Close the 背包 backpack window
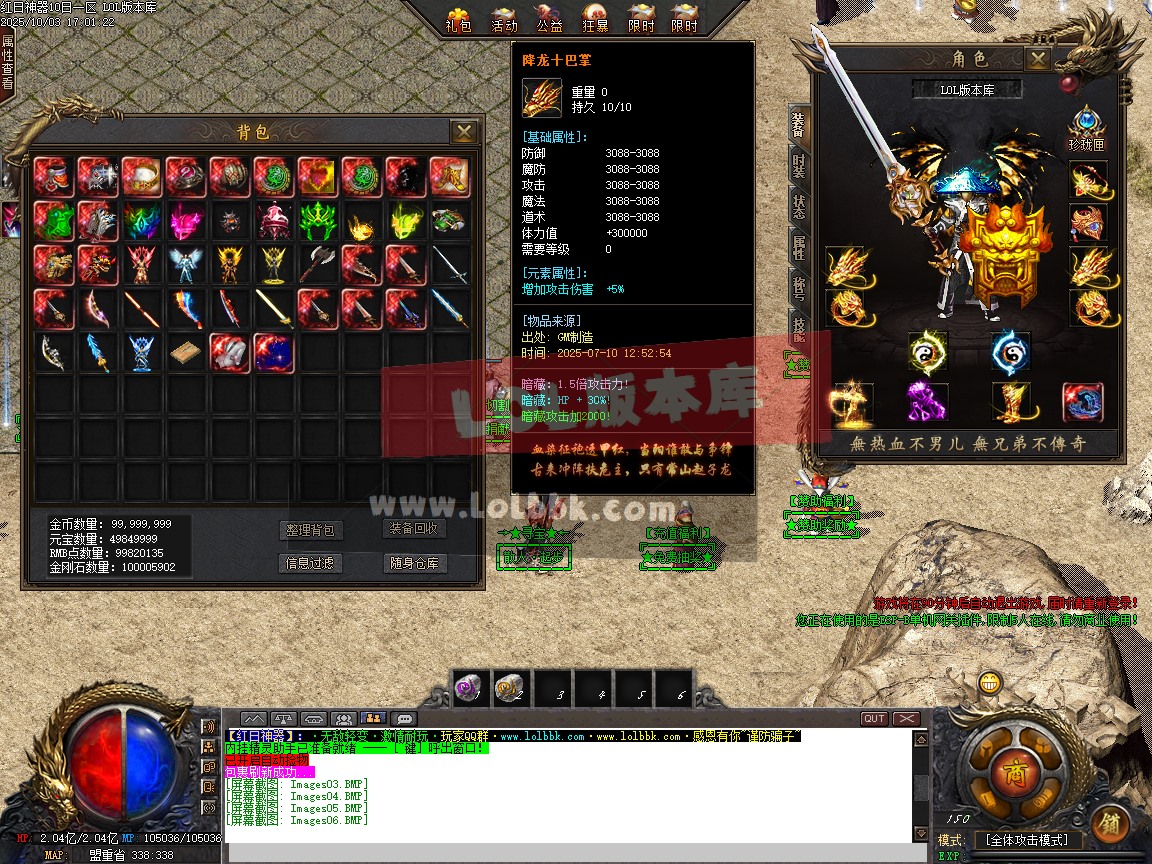 (x=463, y=132)
